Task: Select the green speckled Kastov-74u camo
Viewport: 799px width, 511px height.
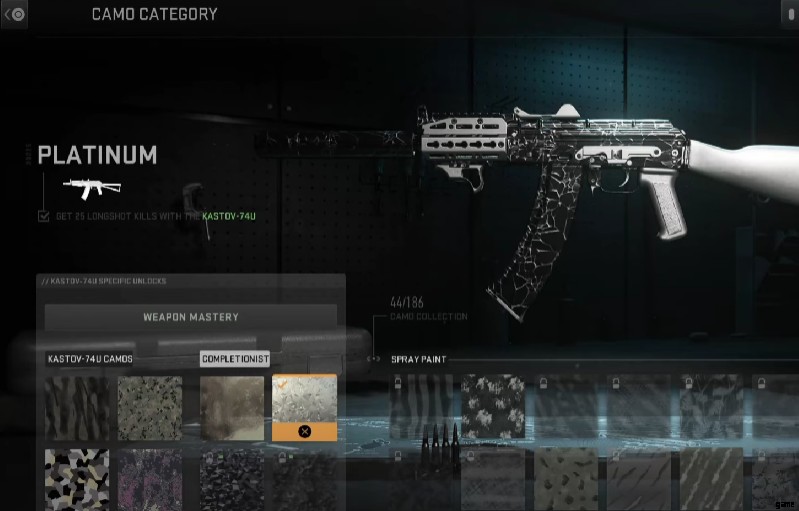Action: (150, 408)
